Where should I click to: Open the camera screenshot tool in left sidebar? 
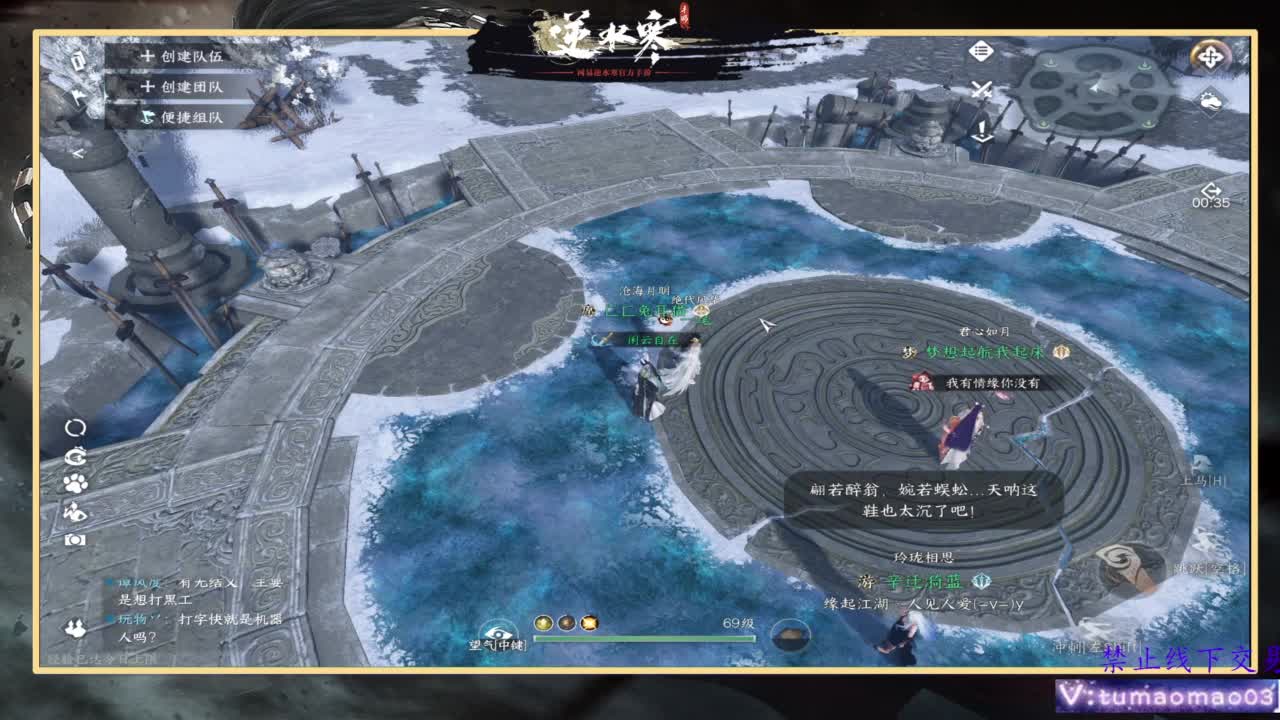[x=75, y=540]
